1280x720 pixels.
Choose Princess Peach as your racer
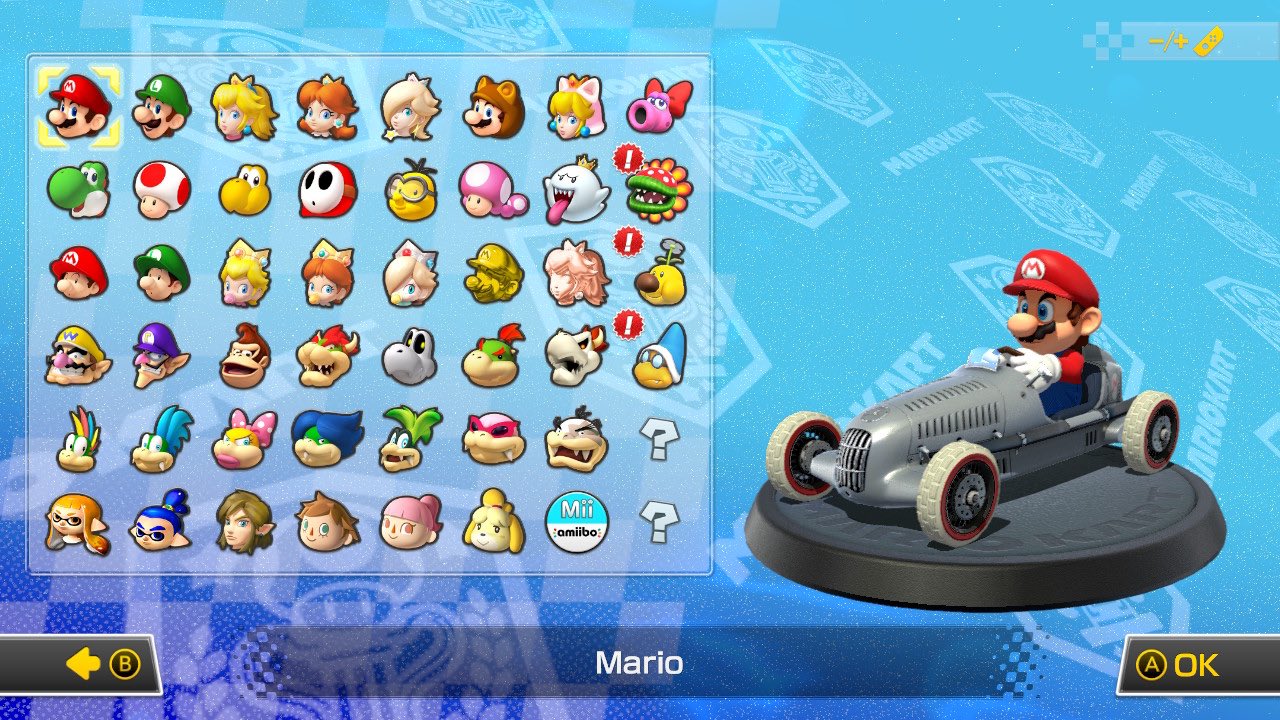point(245,105)
